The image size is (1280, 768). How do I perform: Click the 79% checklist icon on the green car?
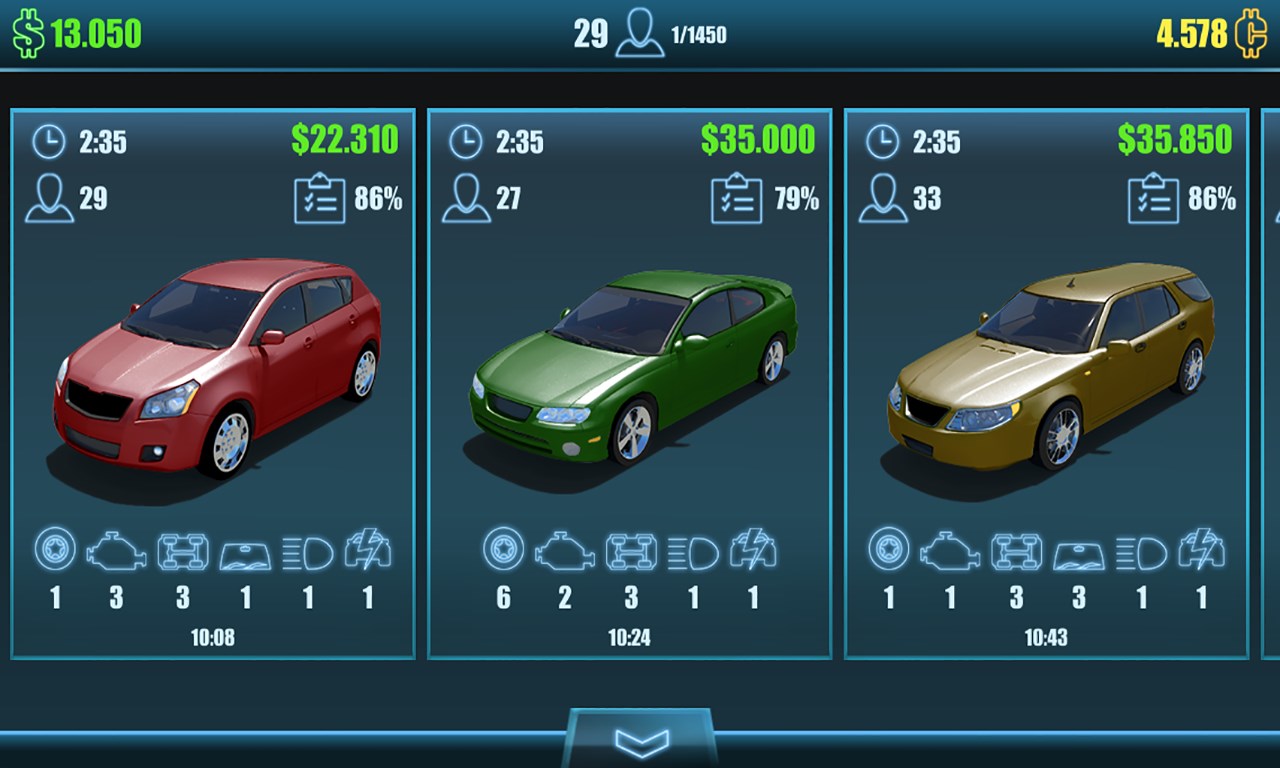click(735, 199)
